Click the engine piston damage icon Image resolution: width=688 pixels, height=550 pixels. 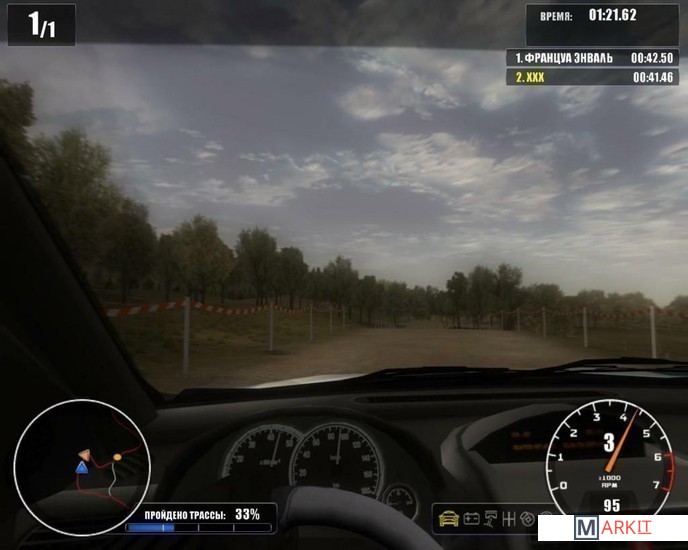492,518
